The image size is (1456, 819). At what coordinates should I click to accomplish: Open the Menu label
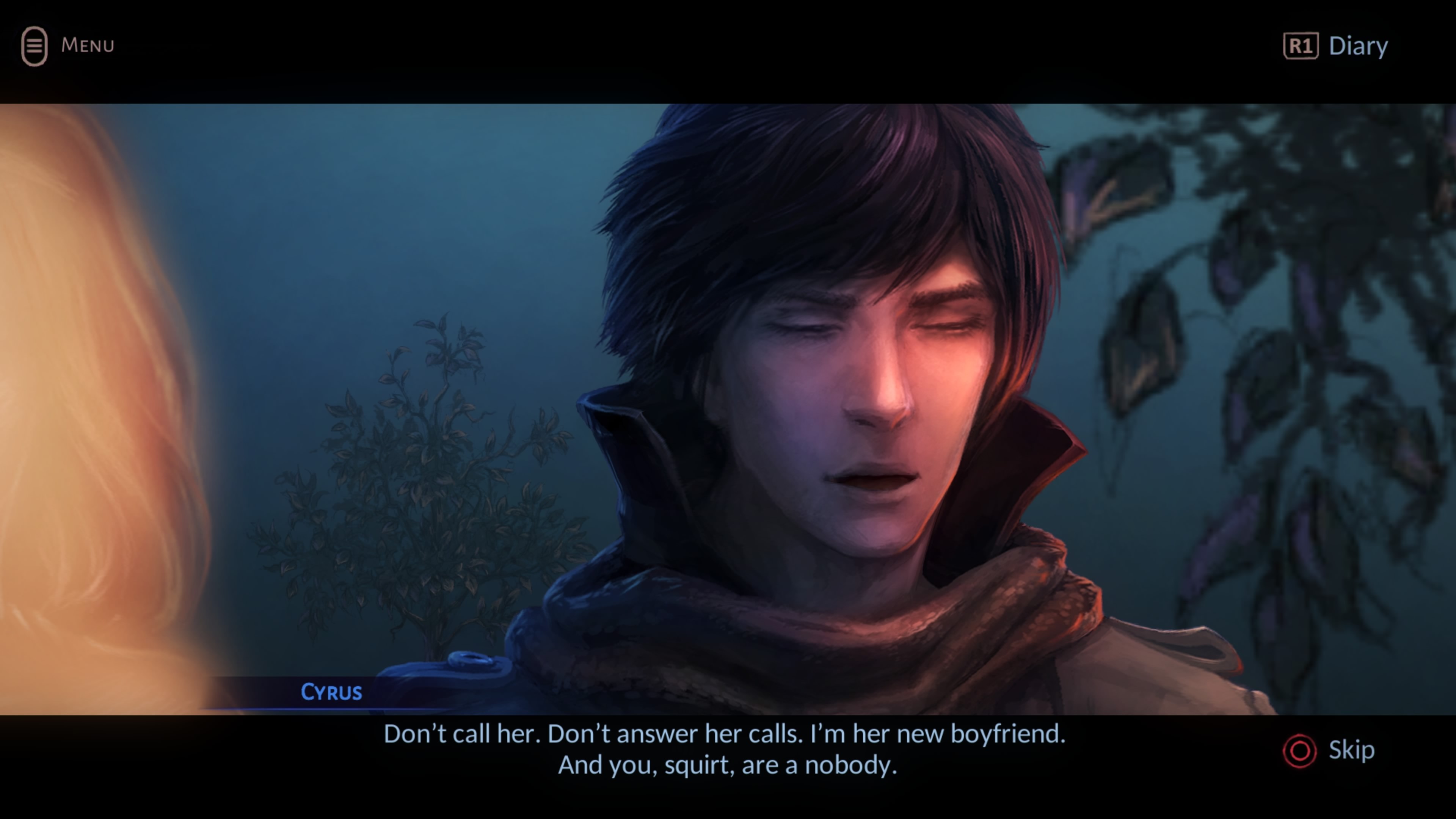point(87,45)
